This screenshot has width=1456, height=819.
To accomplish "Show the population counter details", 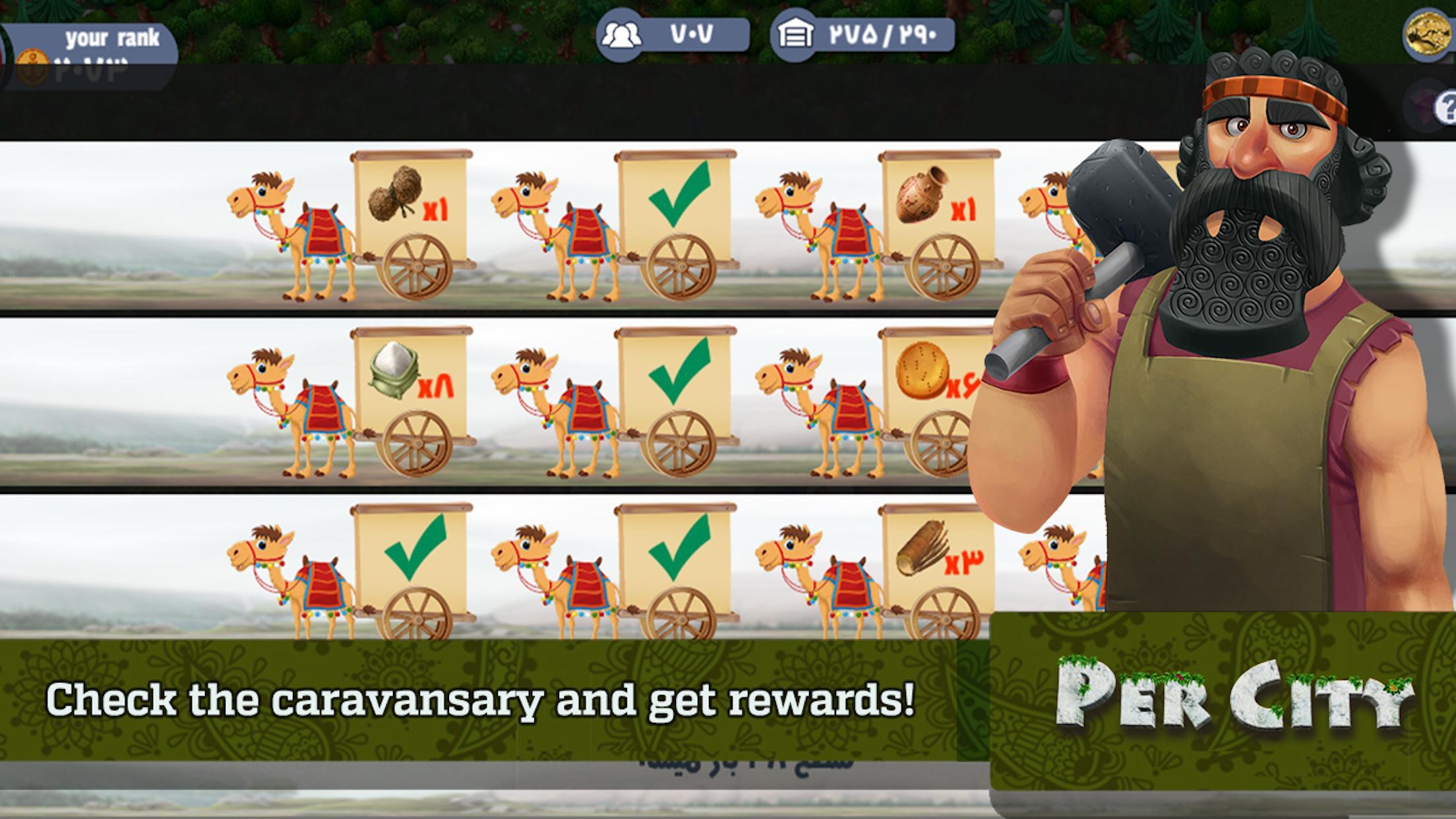I will [x=673, y=35].
